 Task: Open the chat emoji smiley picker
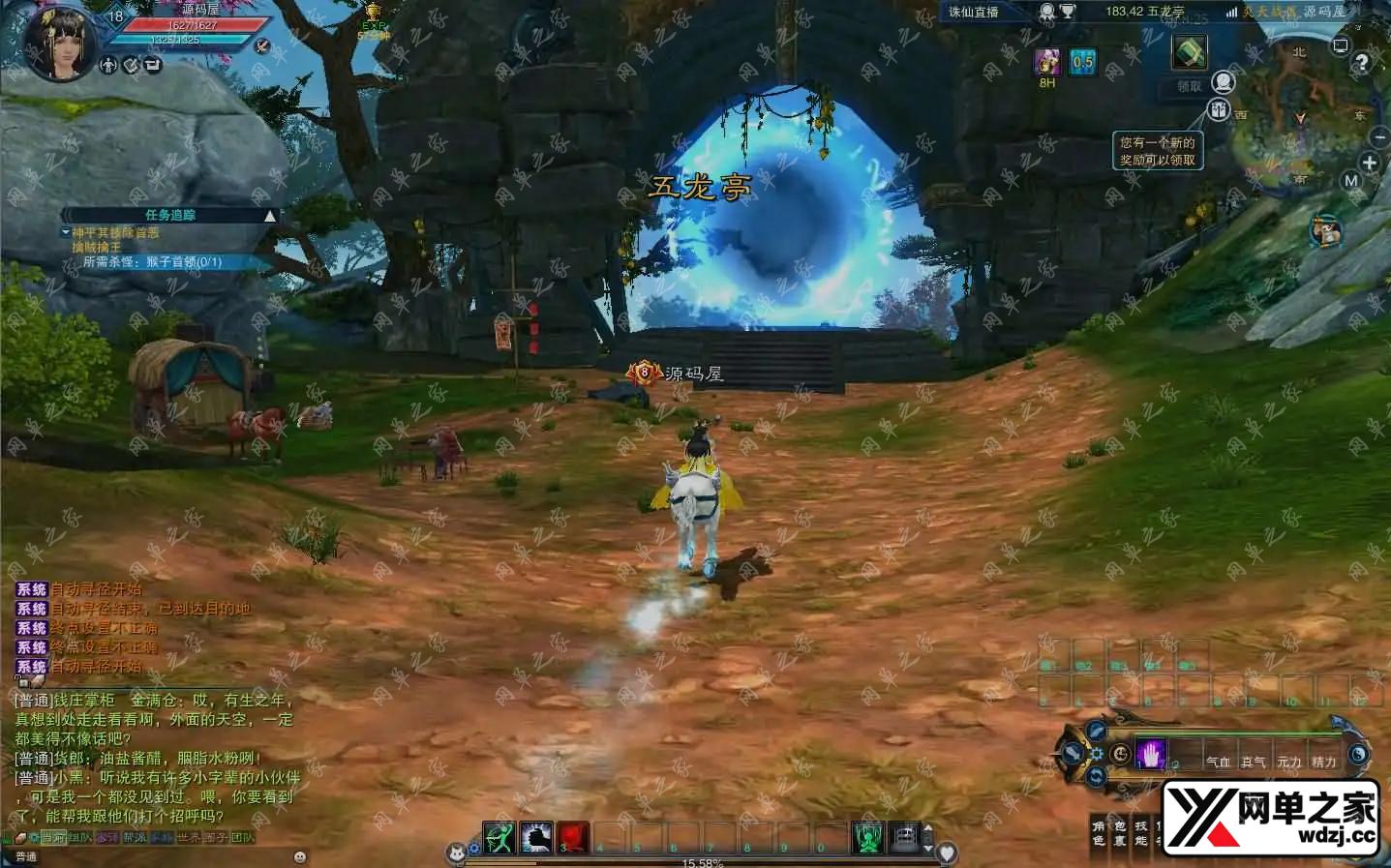pos(299,856)
